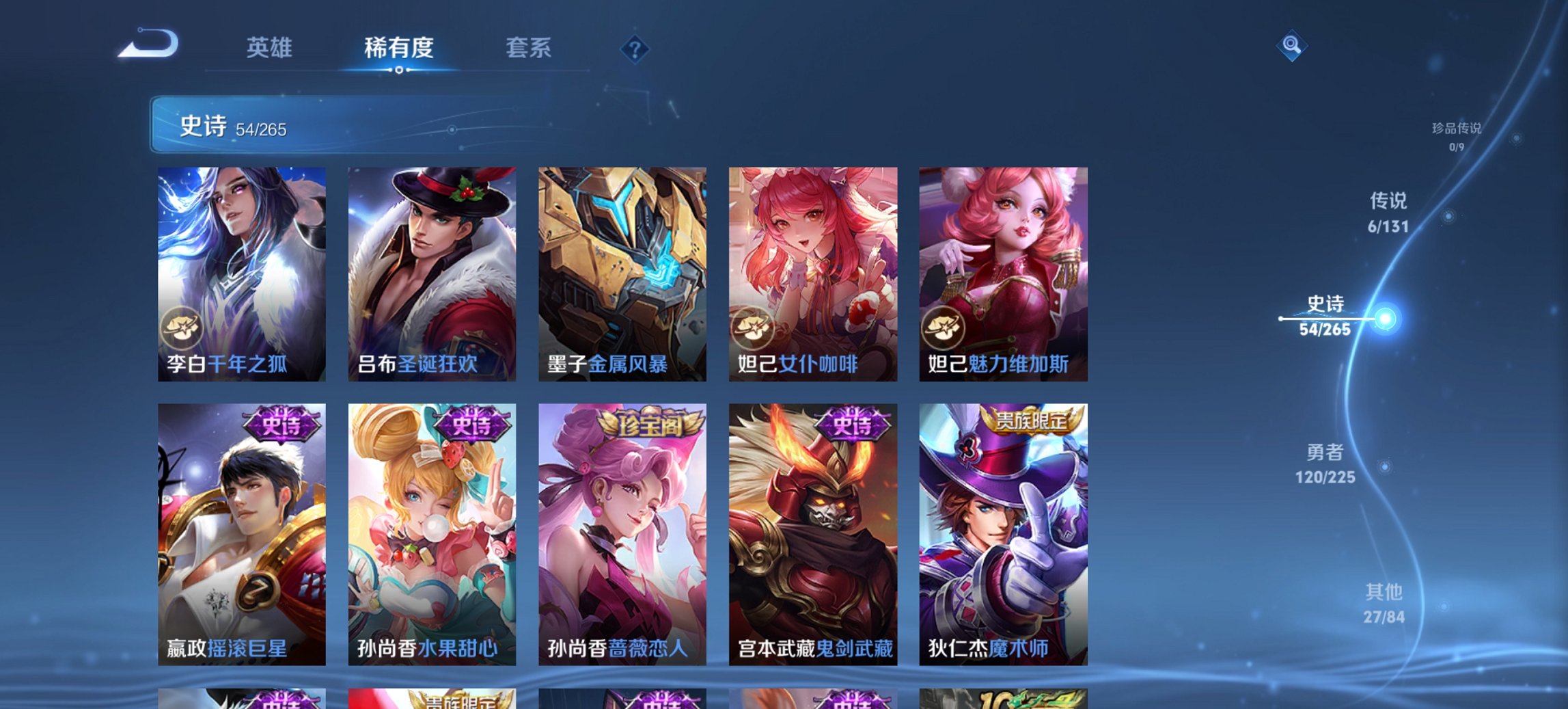This screenshot has width=1568, height=709.
Task: Click the help question mark icon
Action: (635, 49)
